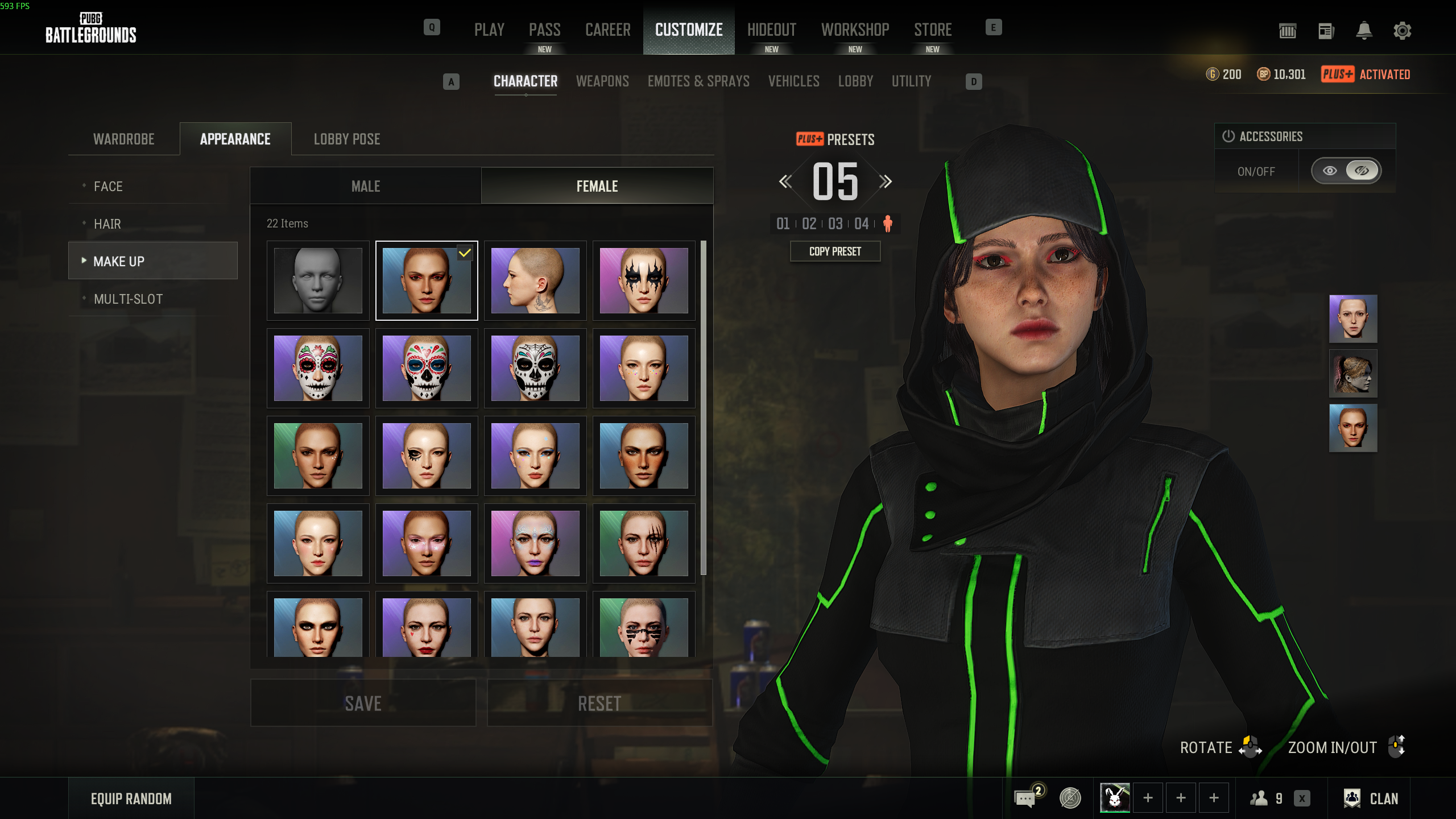The height and width of the screenshot is (819, 1456).
Task: Open the Career section
Action: point(607,30)
